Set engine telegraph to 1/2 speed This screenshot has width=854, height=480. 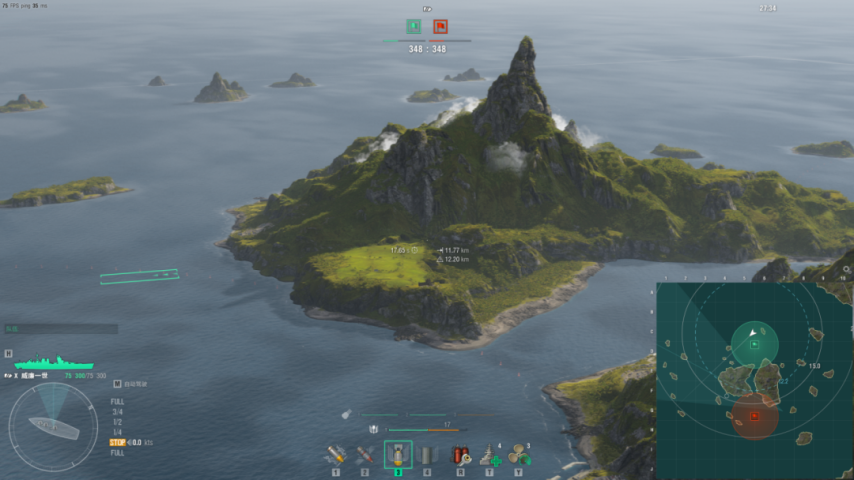117,421
